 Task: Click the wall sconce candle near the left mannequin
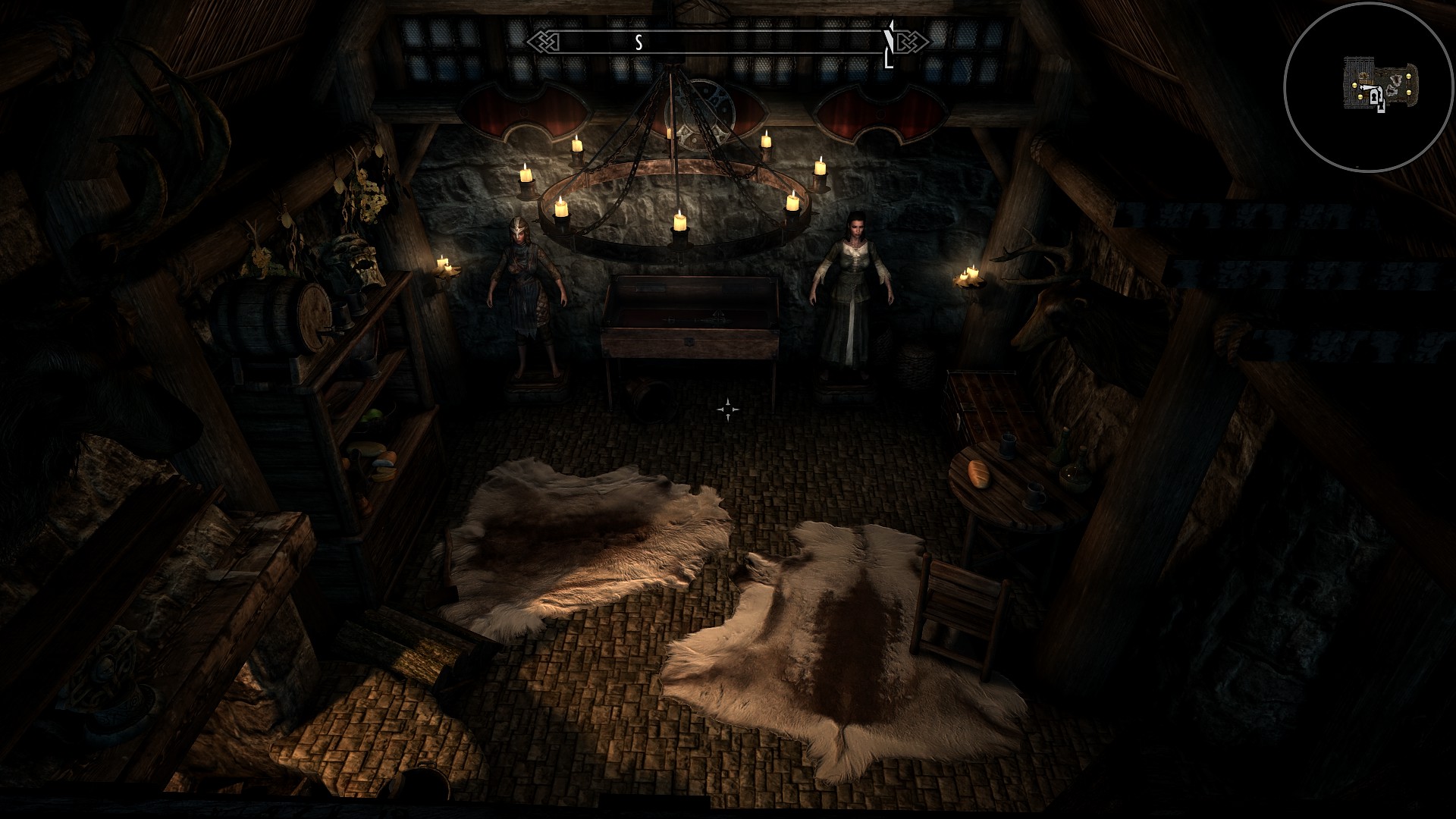coord(444,265)
